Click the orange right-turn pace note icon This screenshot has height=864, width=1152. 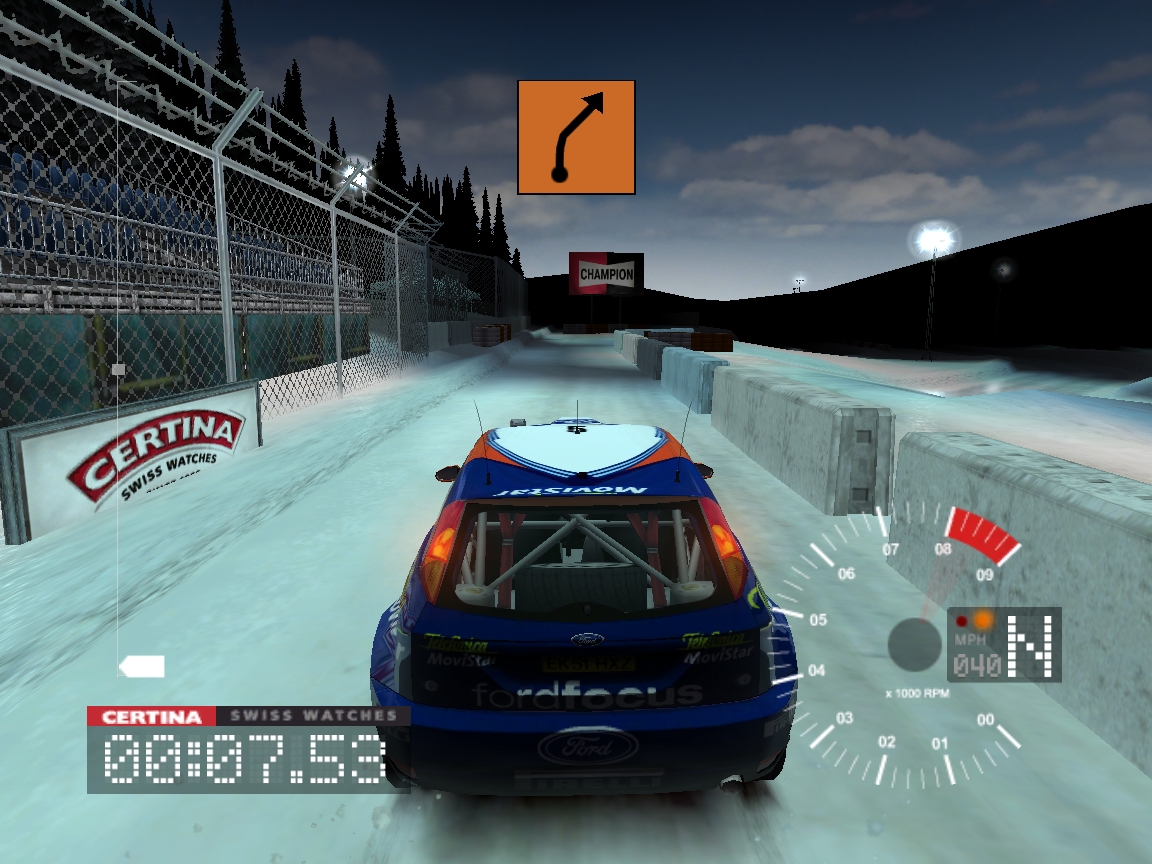tap(576, 137)
